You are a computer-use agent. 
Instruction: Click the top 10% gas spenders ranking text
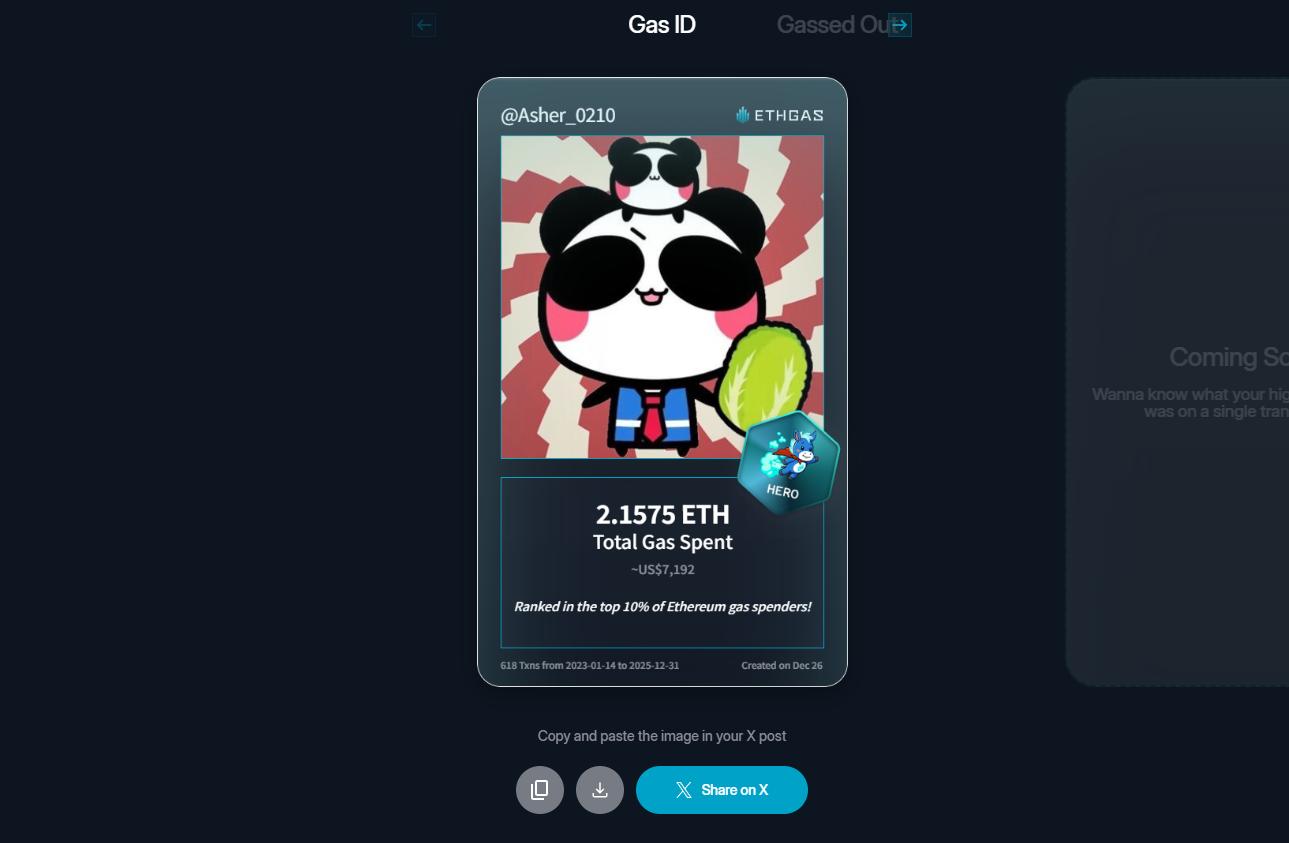pyautogui.click(x=662, y=606)
